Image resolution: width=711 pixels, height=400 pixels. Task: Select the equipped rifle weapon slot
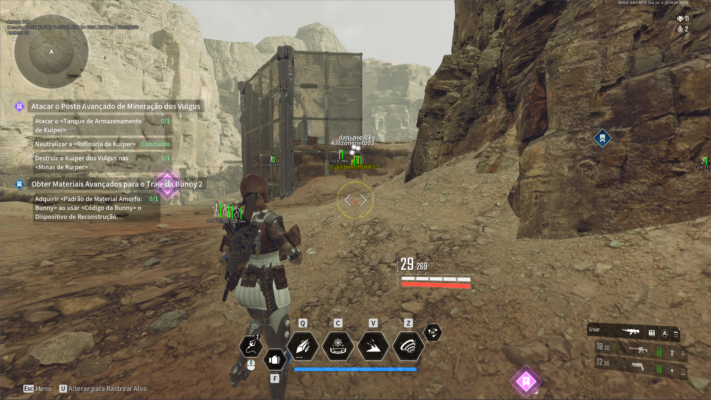634,332
